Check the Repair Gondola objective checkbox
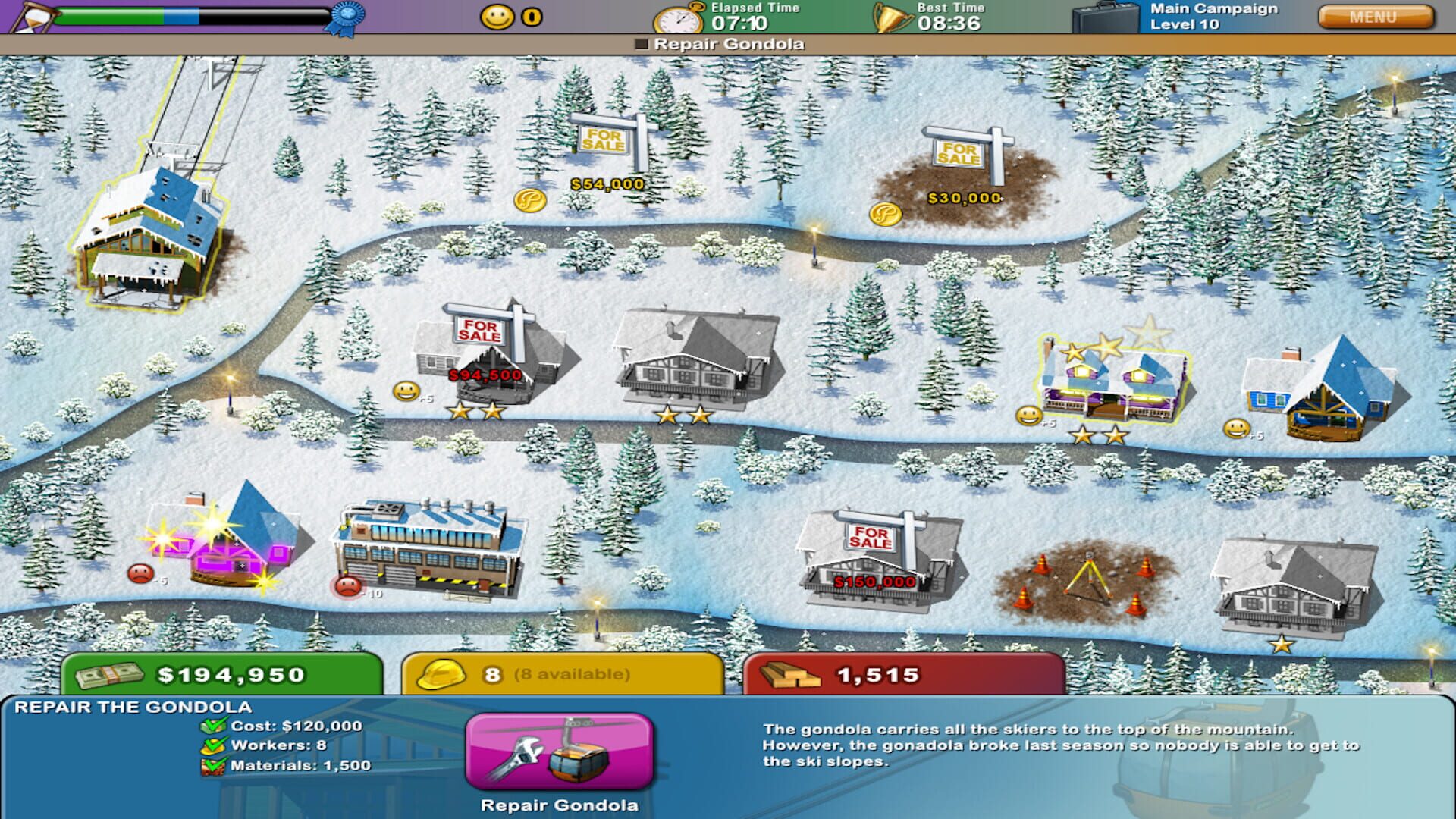This screenshot has width=1456, height=819. (641, 45)
